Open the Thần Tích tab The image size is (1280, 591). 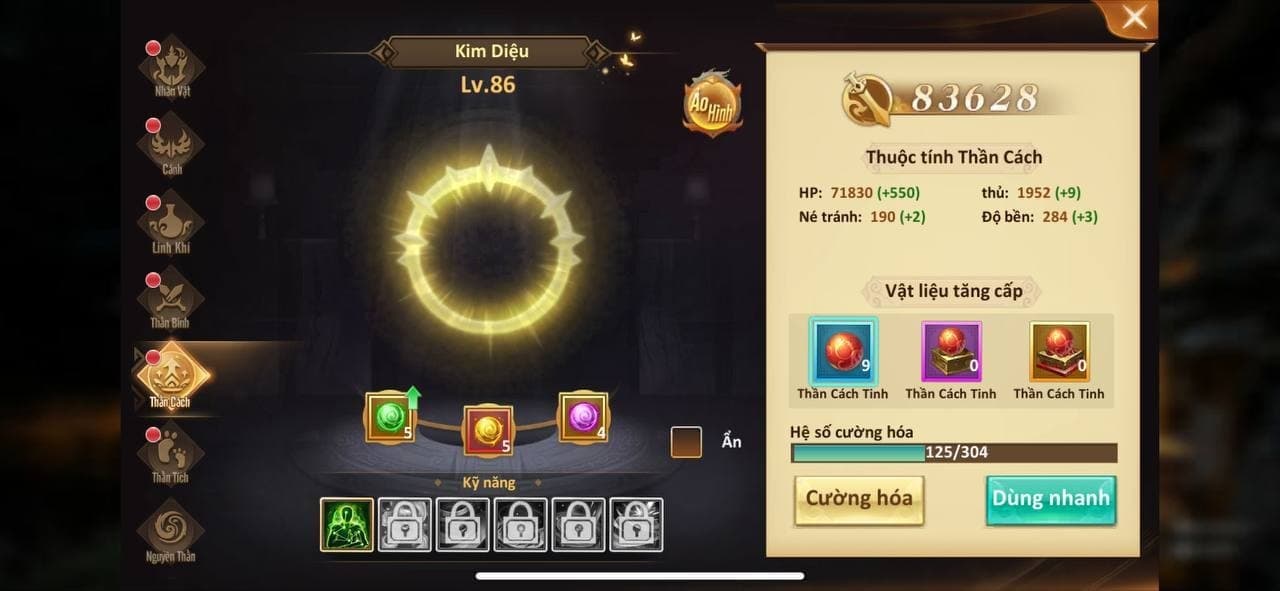(x=171, y=454)
